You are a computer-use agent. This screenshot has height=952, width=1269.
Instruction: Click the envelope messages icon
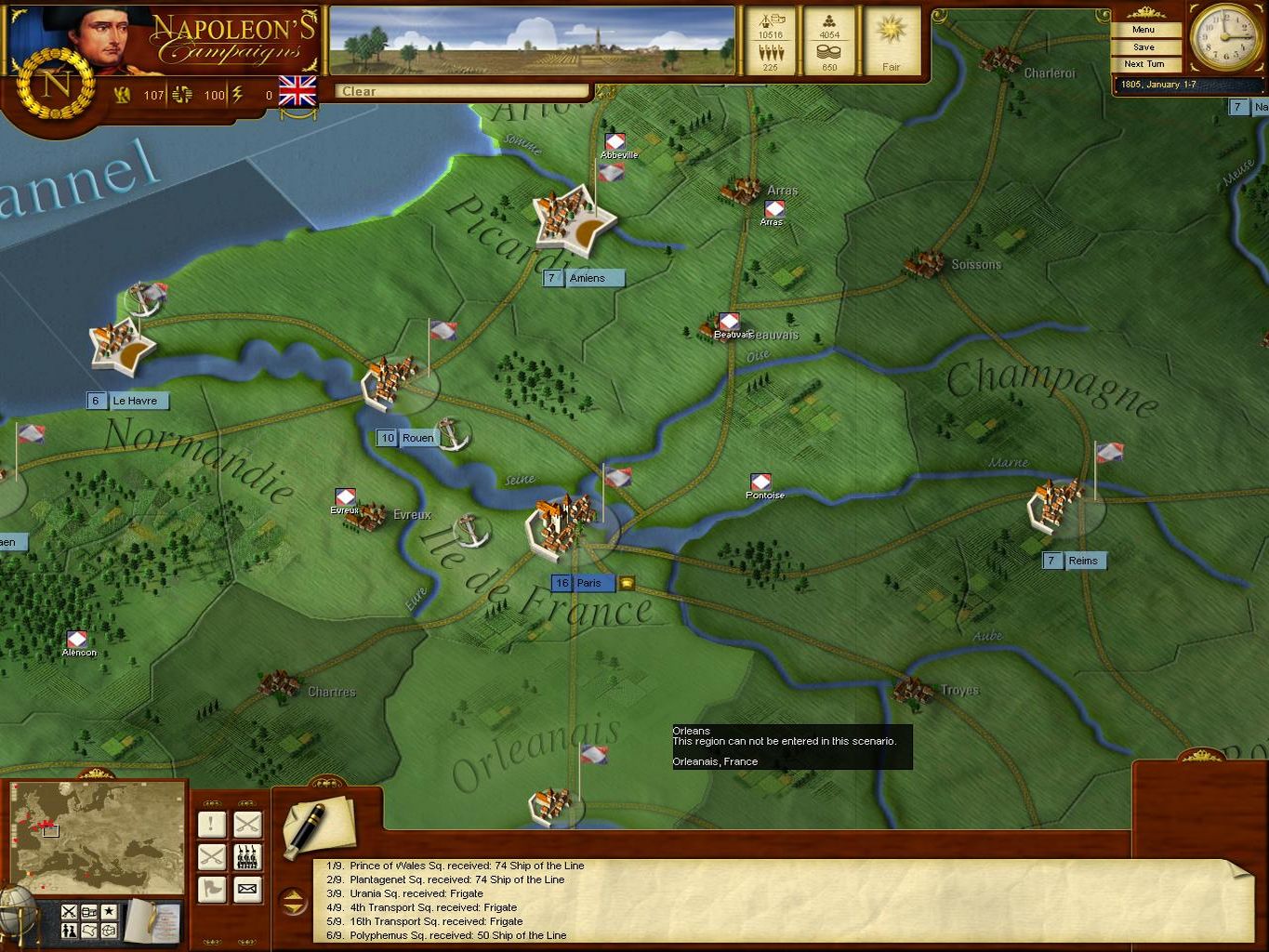coord(247,889)
